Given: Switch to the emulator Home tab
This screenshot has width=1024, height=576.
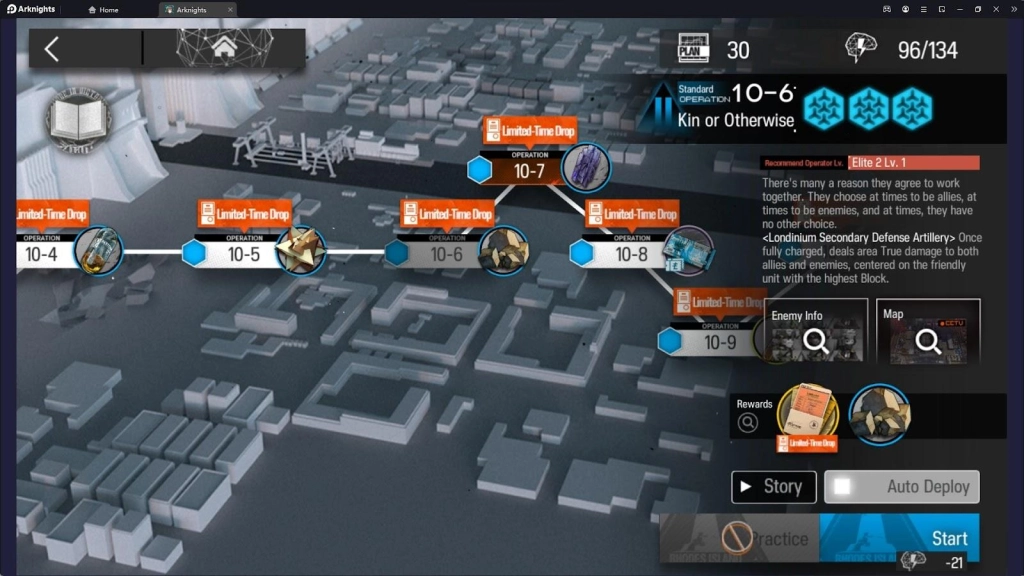Looking at the screenshot, I should click(103, 10).
